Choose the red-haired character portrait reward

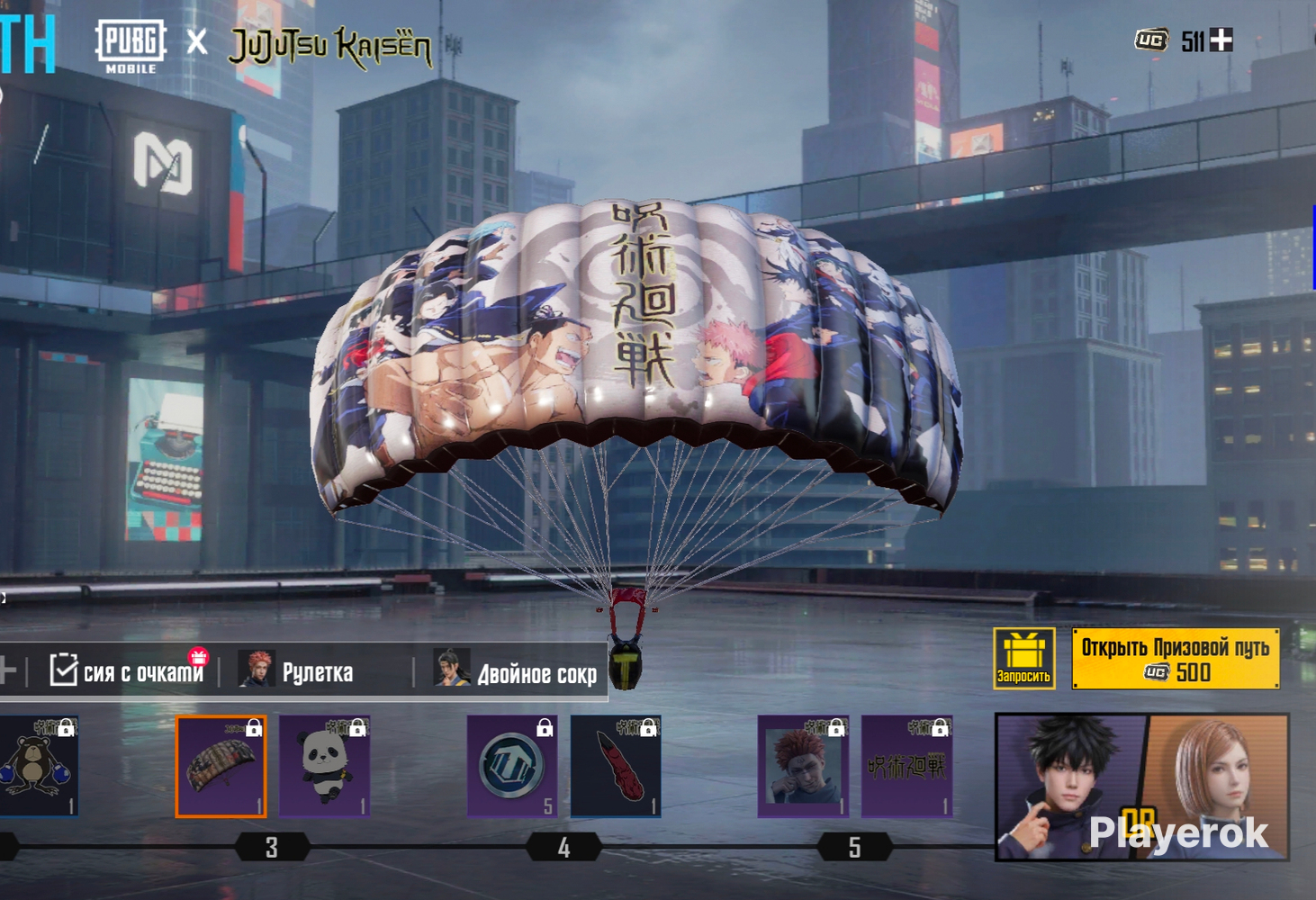click(x=803, y=767)
